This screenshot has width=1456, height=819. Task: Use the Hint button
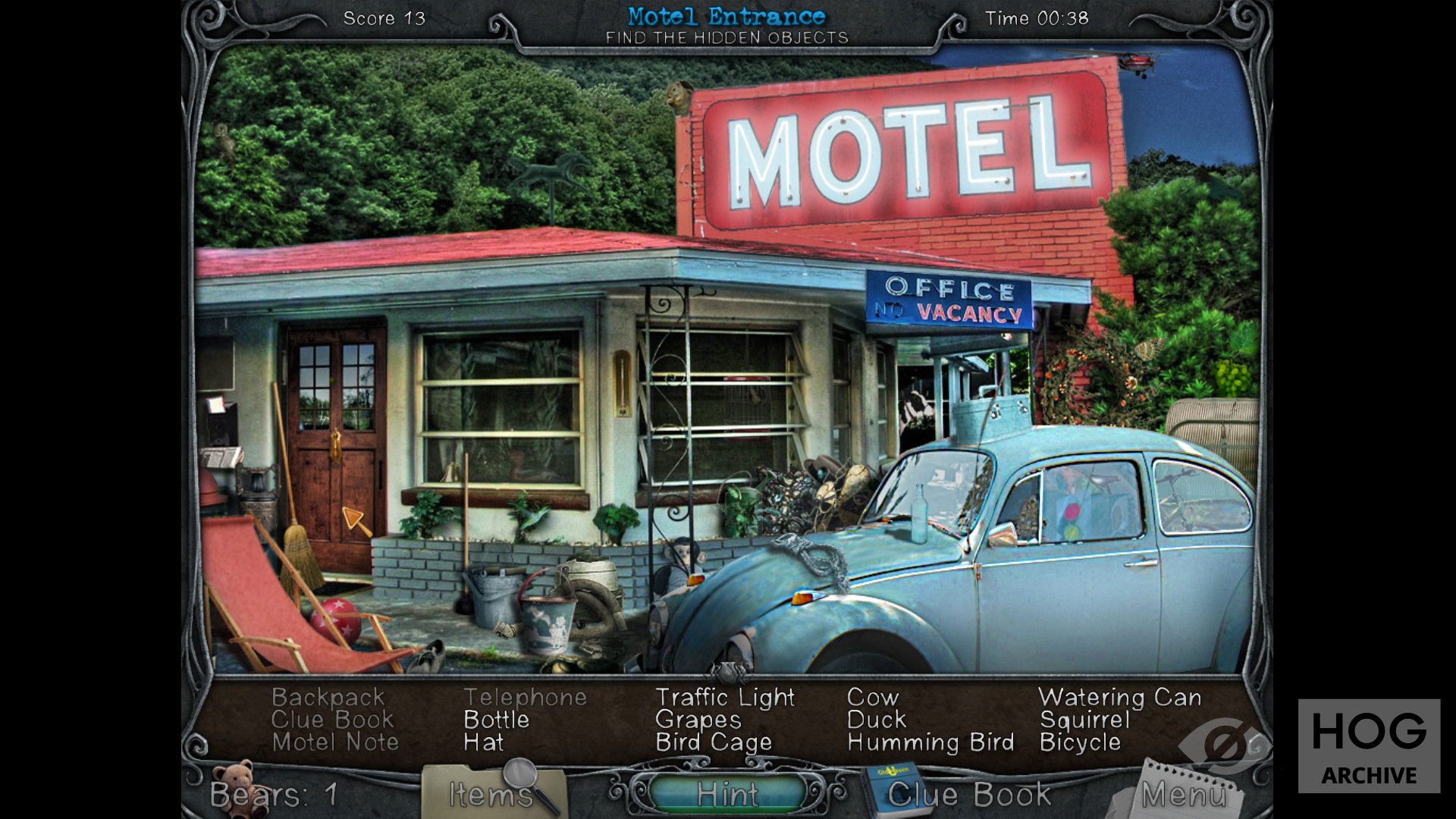tap(726, 794)
